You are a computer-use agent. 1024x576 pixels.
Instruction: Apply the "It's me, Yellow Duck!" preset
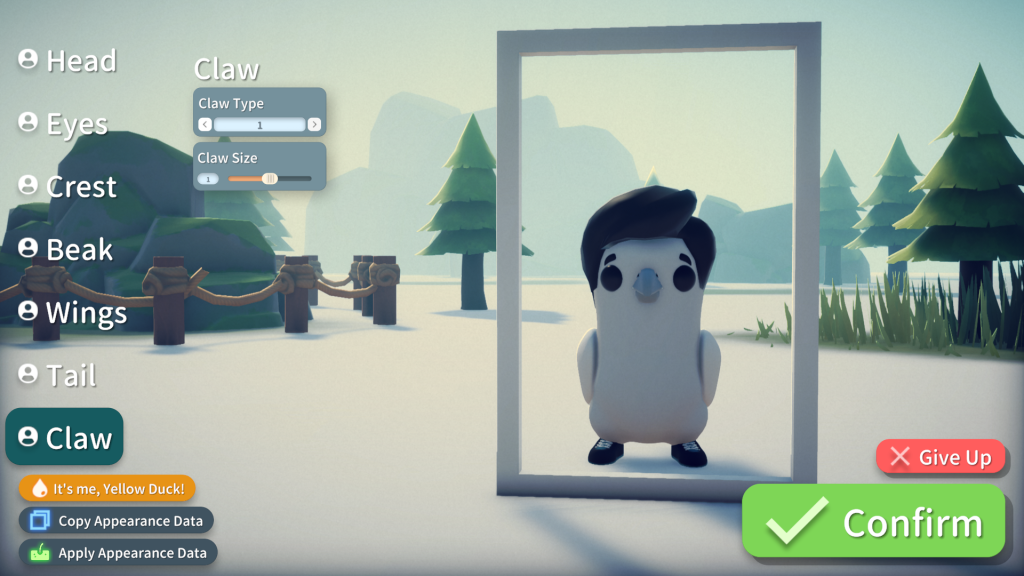(107, 488)
